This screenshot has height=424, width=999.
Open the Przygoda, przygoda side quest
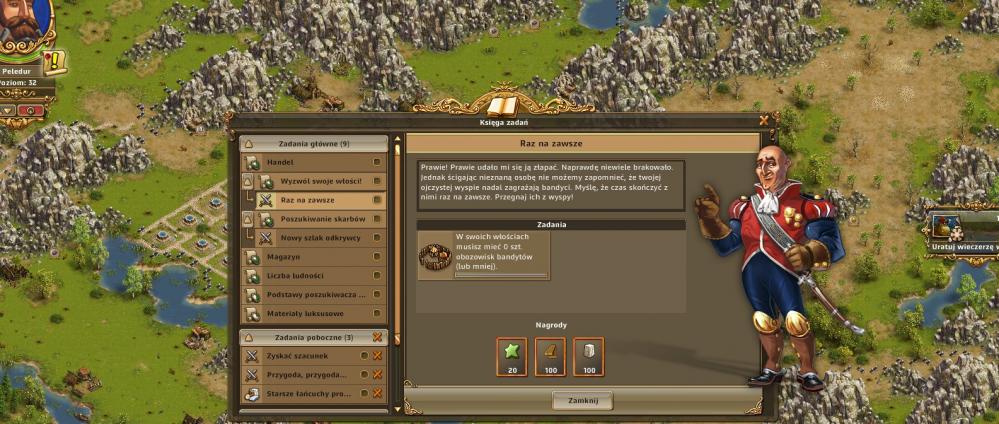(305, 375)
